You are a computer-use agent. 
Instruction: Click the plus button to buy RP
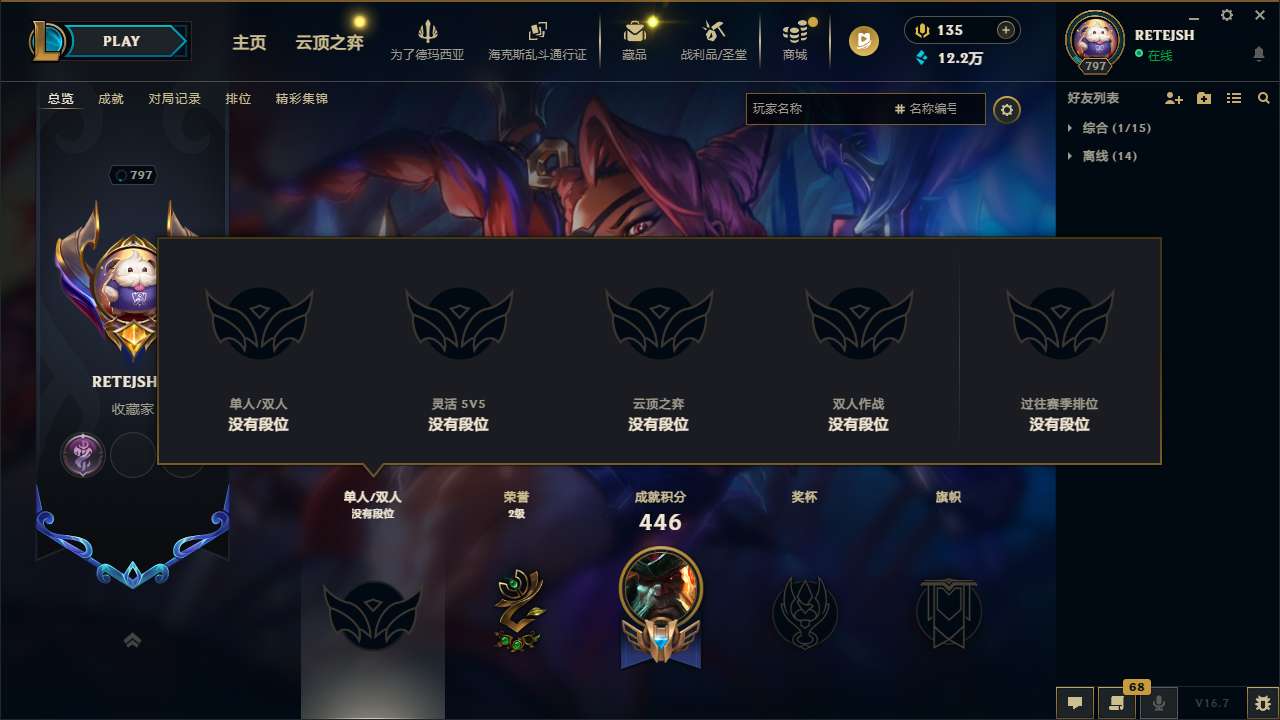[1004, 30]
